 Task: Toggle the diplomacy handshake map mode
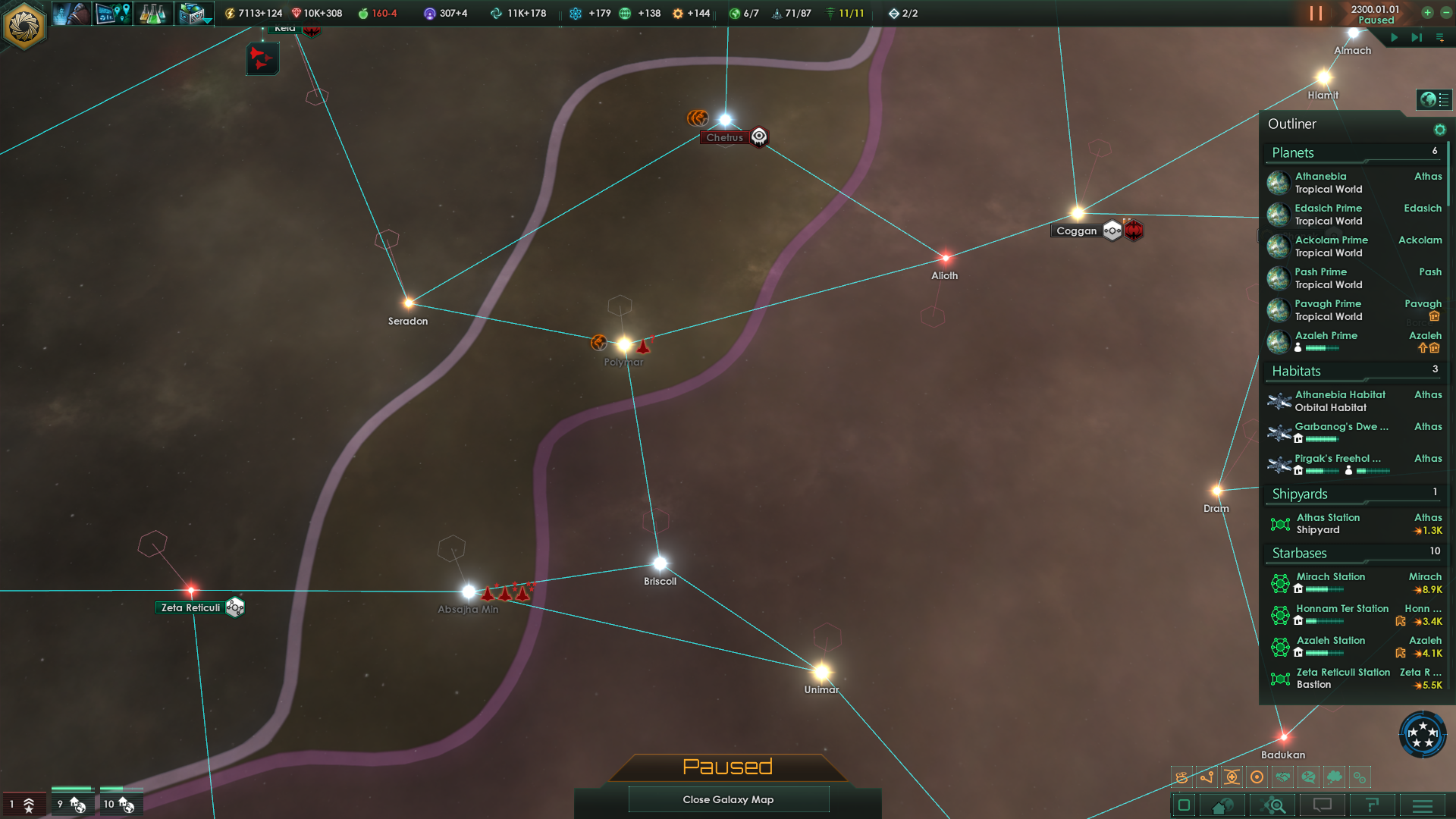pos(1283,777)
